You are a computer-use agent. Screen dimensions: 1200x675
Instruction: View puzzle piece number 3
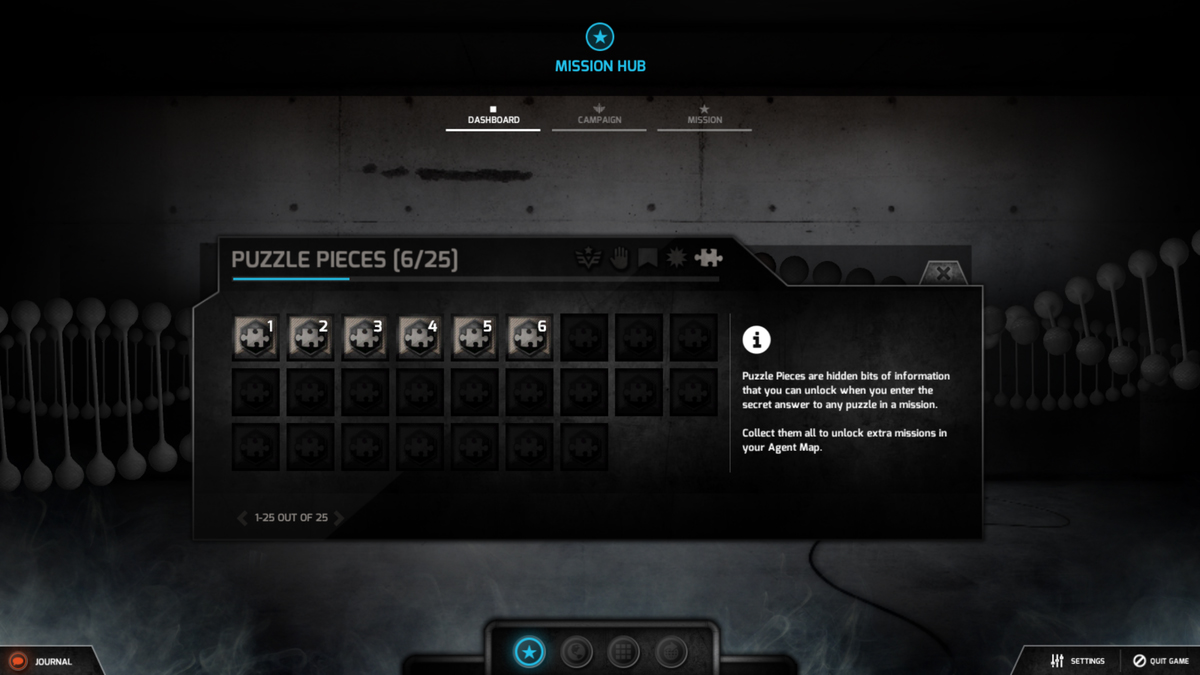365,338
